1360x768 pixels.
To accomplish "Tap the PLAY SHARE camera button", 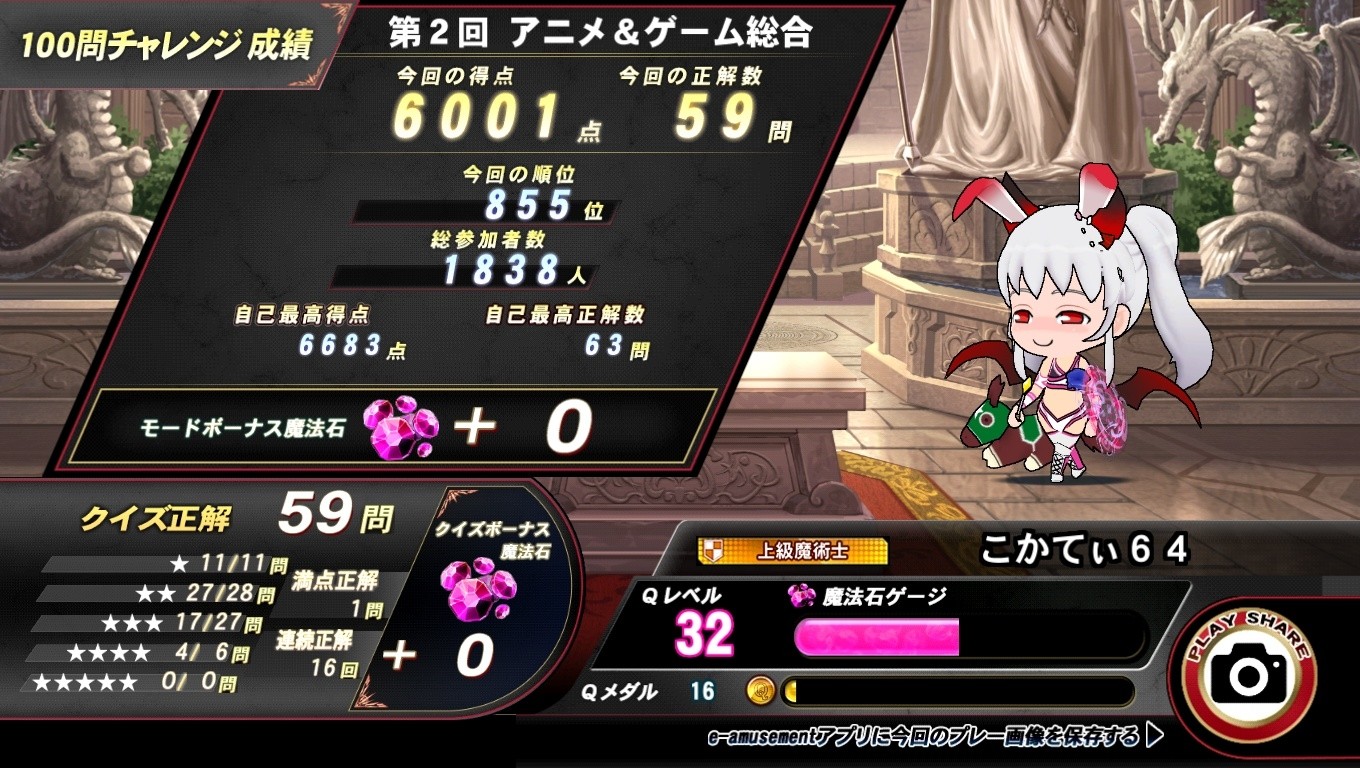I will coord(1248,674).
